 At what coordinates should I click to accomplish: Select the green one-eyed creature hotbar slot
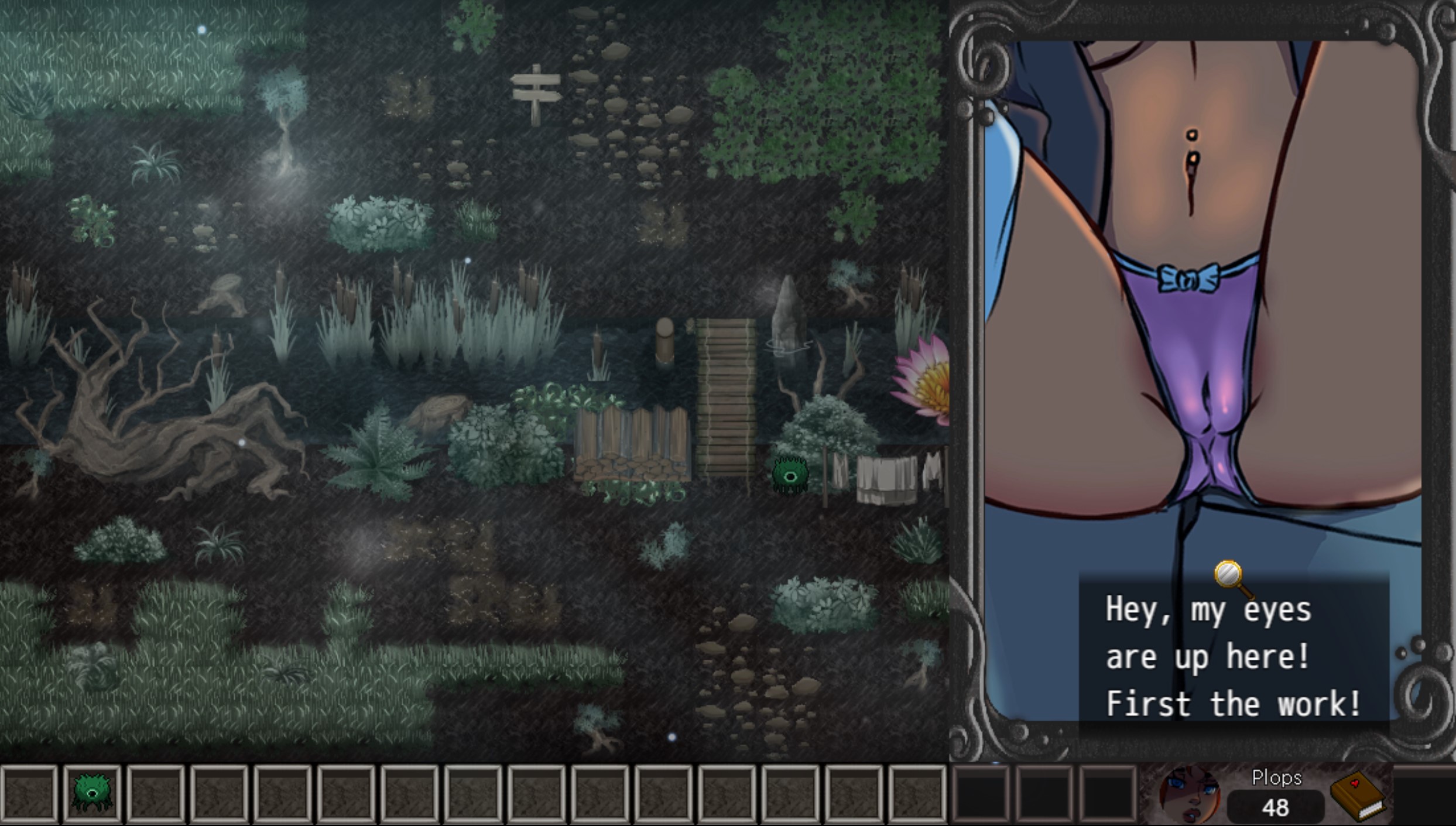(92, 793)
